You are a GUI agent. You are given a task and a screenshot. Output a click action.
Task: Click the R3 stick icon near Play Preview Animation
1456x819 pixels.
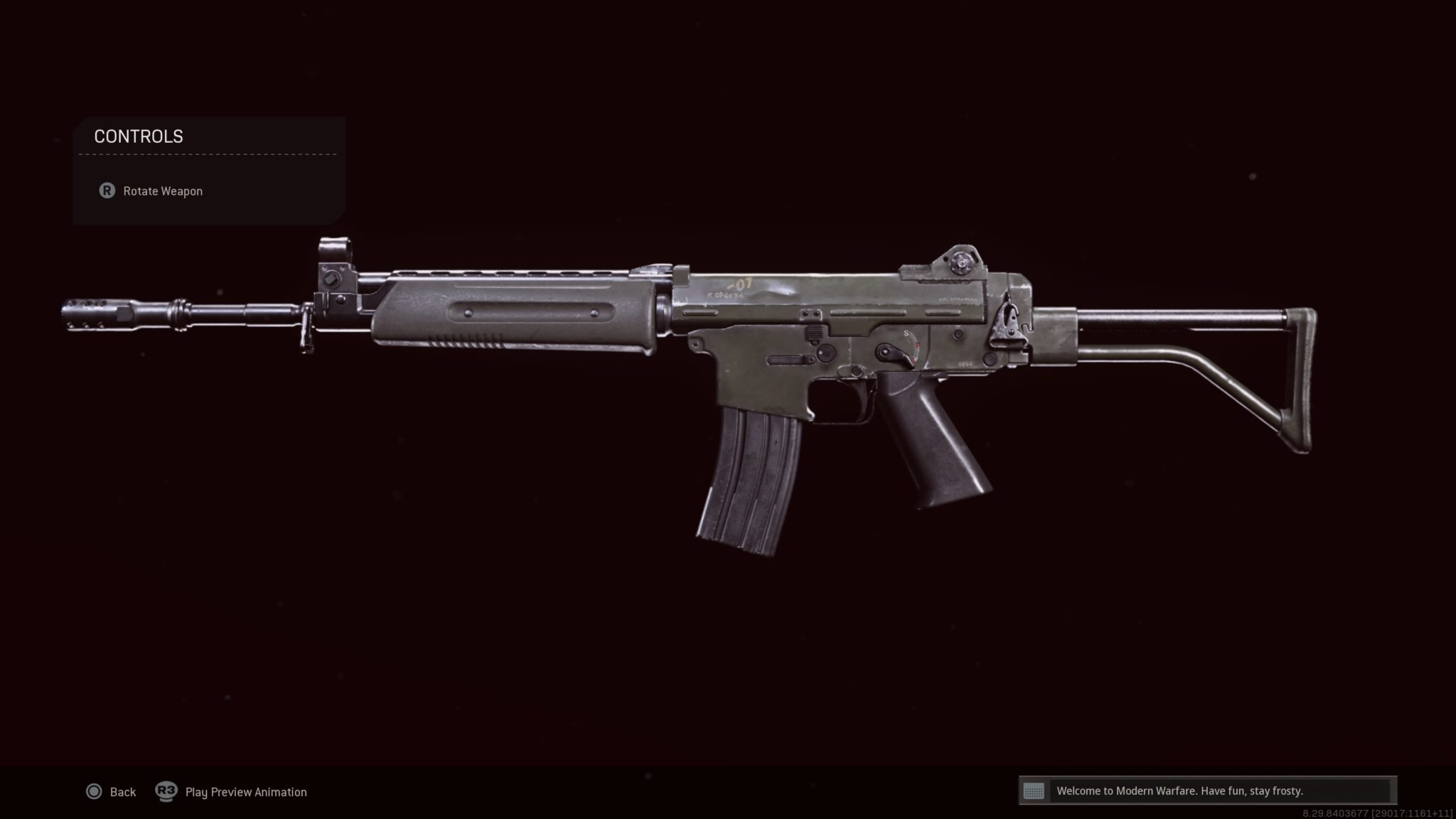point(166,791)
